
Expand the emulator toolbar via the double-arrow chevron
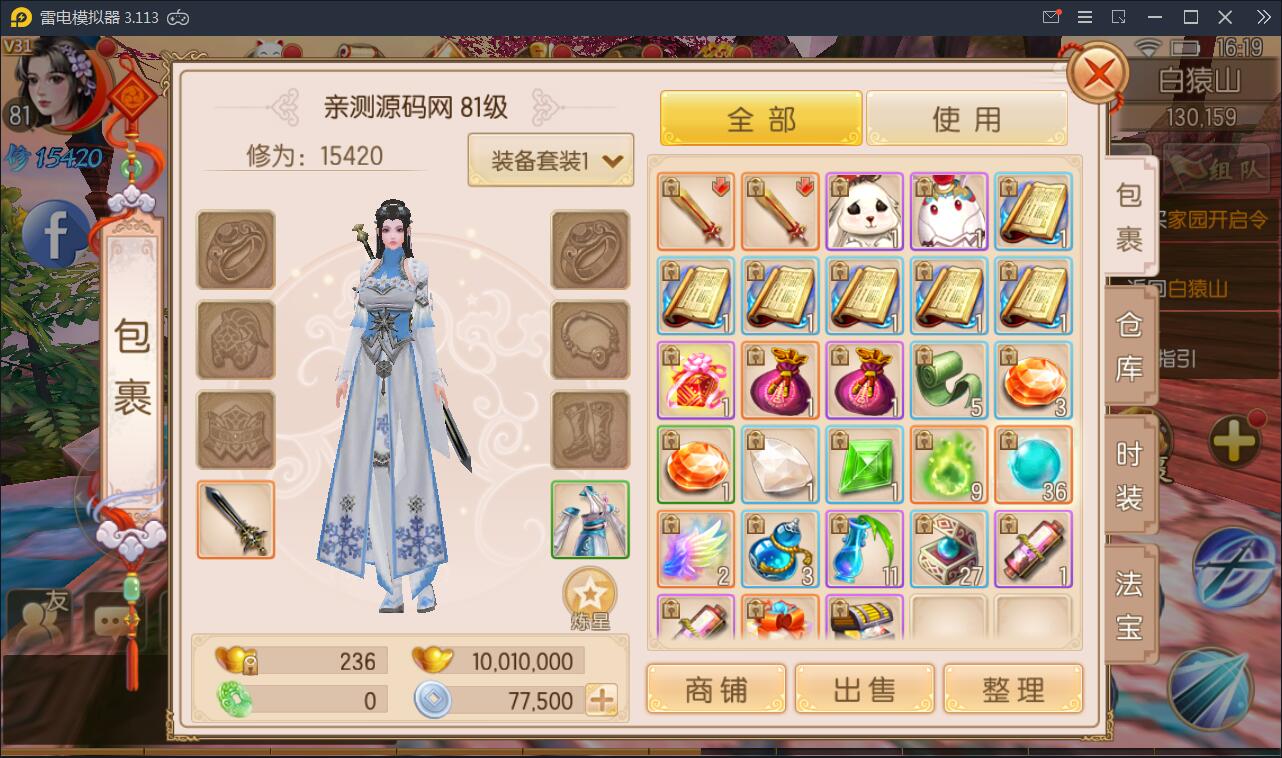point(1262,16)
